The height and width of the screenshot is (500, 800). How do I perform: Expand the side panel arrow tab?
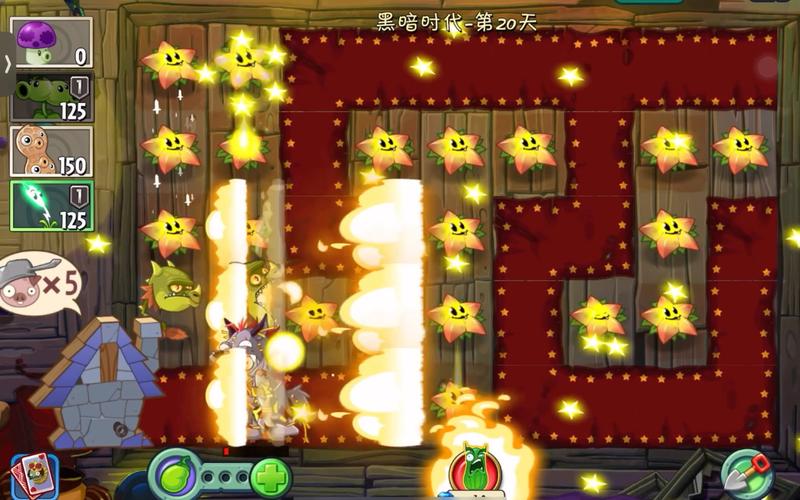click(x=8, y=62)
